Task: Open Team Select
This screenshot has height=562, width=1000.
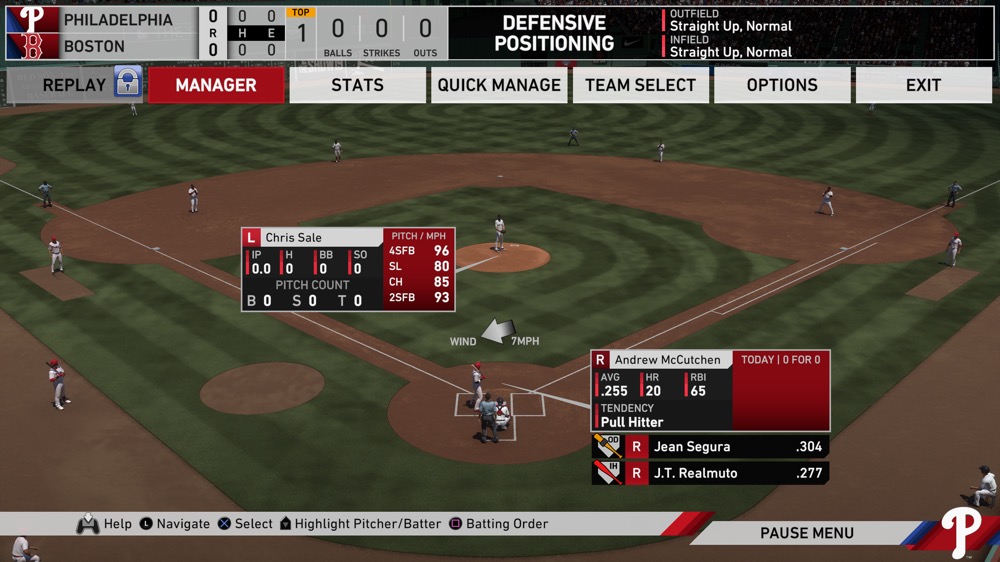Action: click(640, 85)
